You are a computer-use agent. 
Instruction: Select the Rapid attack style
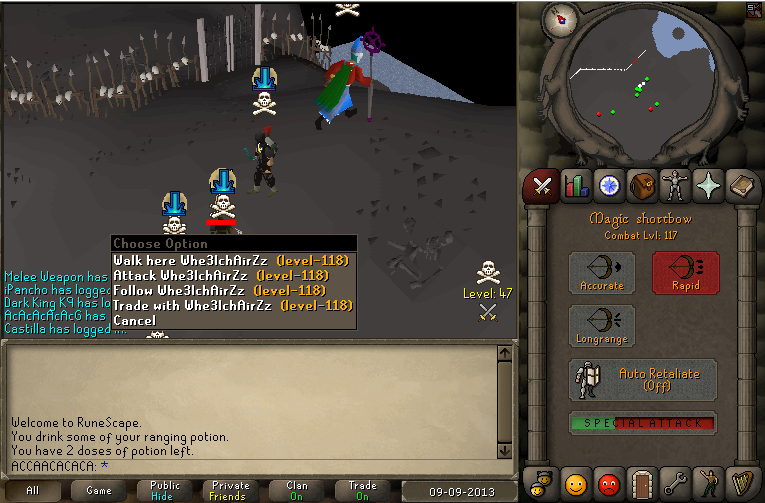pos(685,273)
